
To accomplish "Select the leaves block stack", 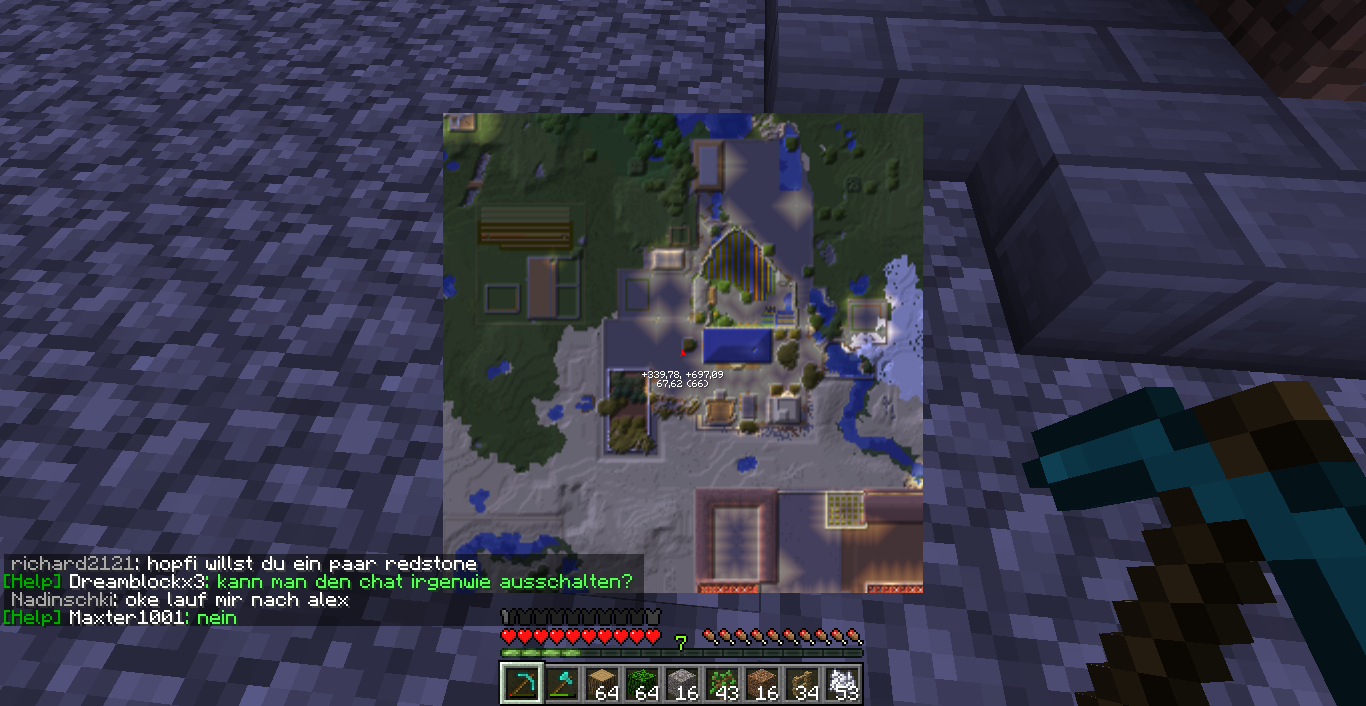I will 641,684.
